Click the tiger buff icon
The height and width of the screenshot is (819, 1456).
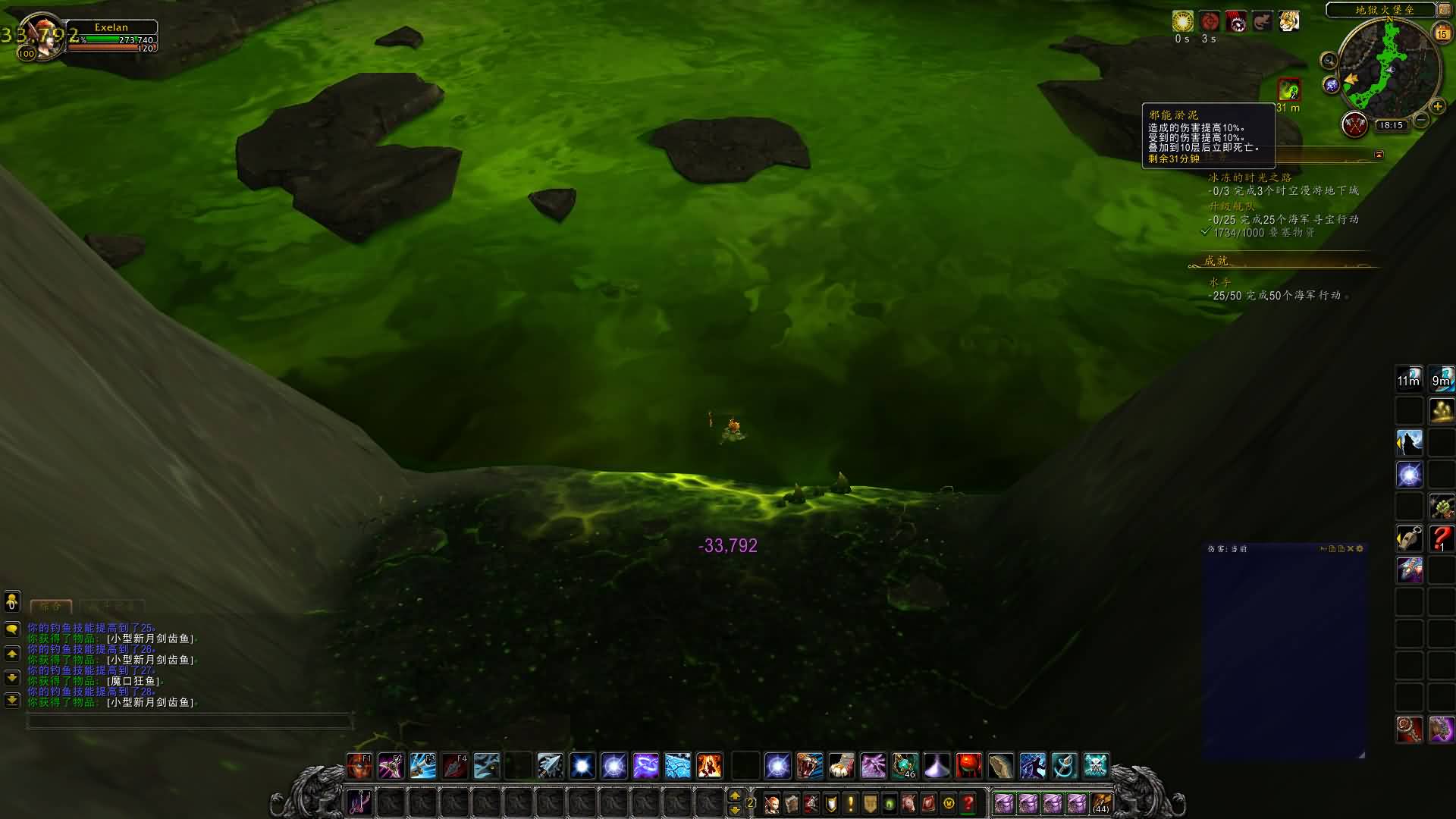[x=1288, y=21]
